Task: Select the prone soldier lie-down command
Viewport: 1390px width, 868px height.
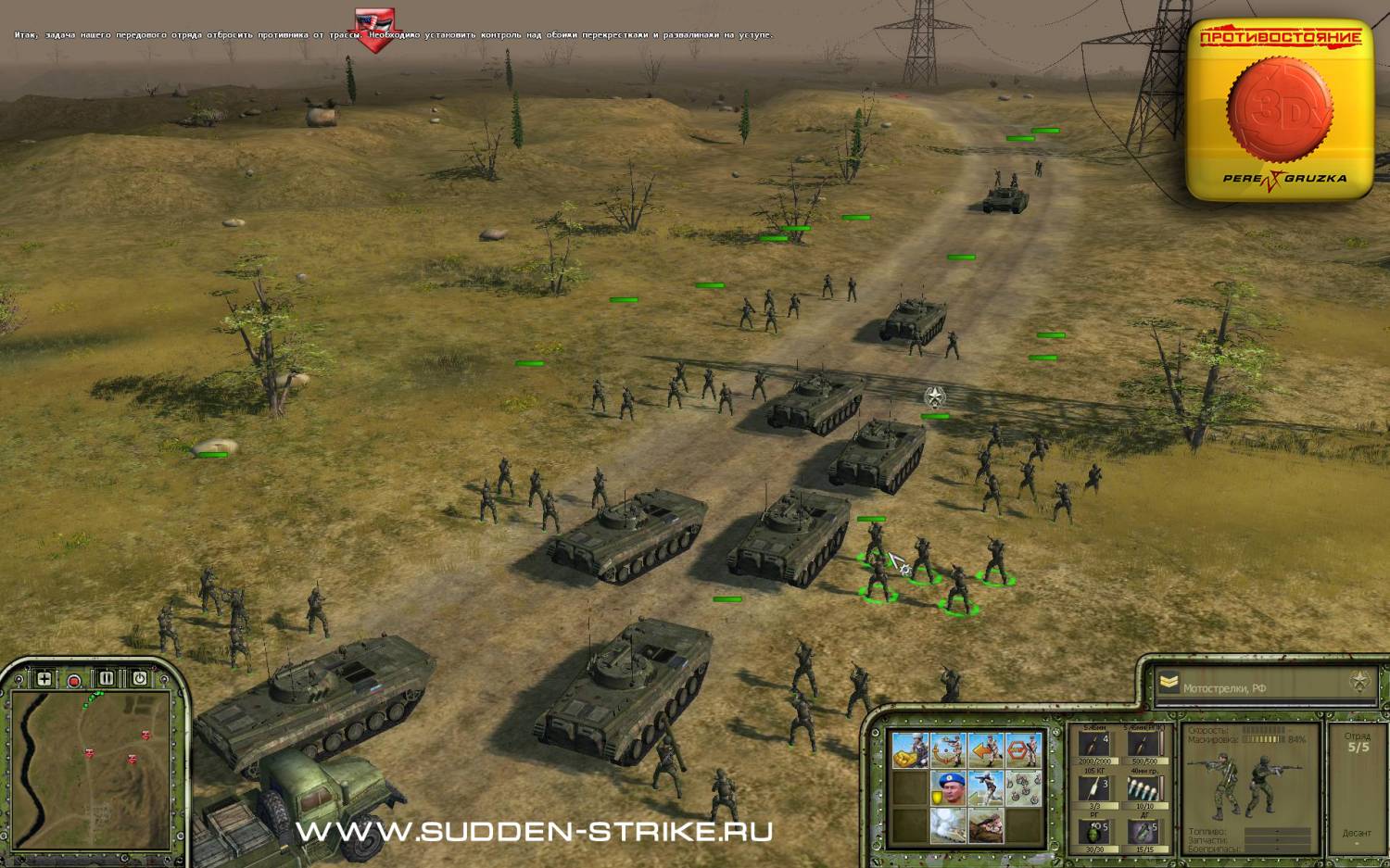Action: (x=985, y=824)
